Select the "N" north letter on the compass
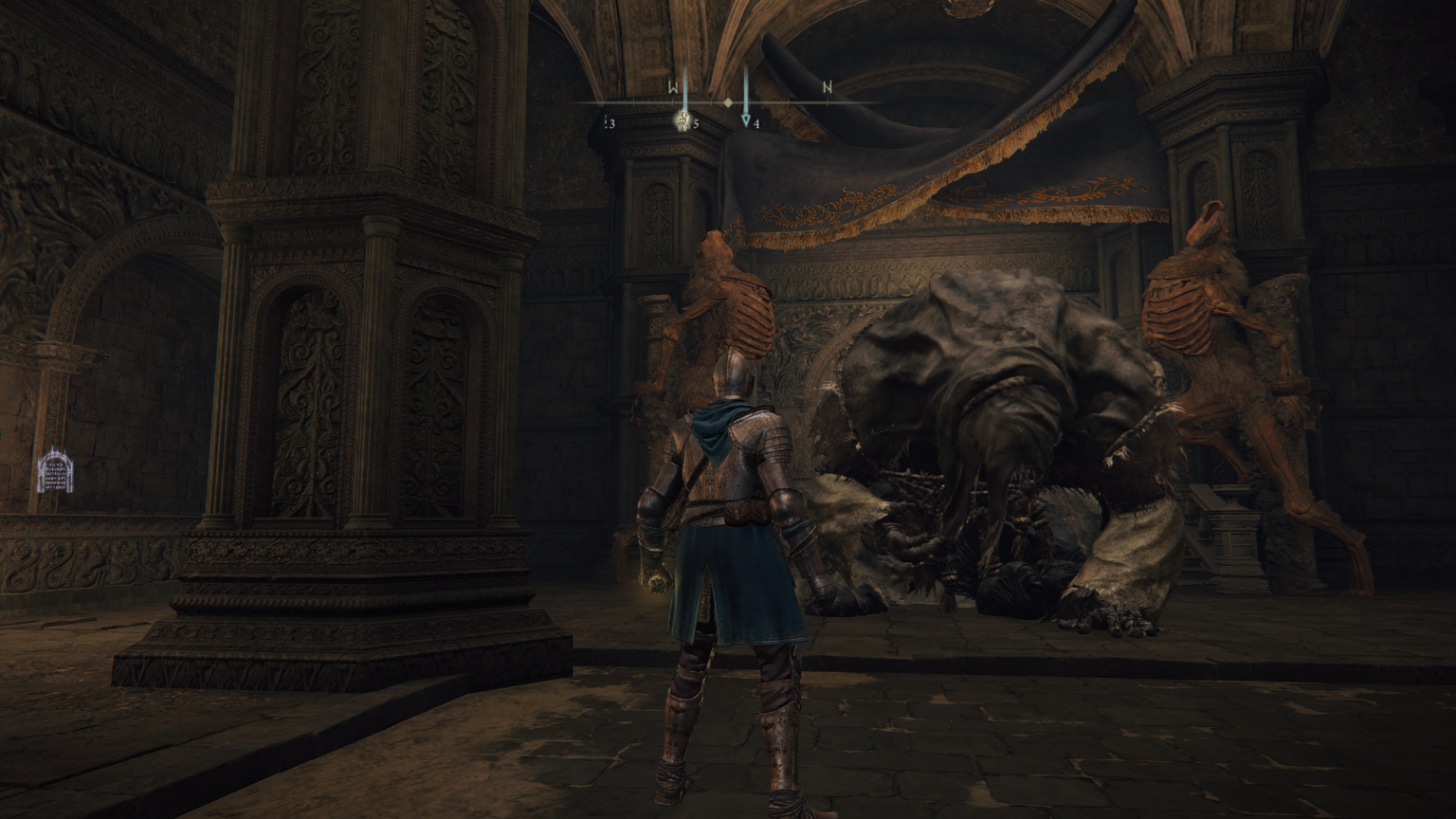Image resolution: width=1456 pixels, height=819 pixels. 826,88
